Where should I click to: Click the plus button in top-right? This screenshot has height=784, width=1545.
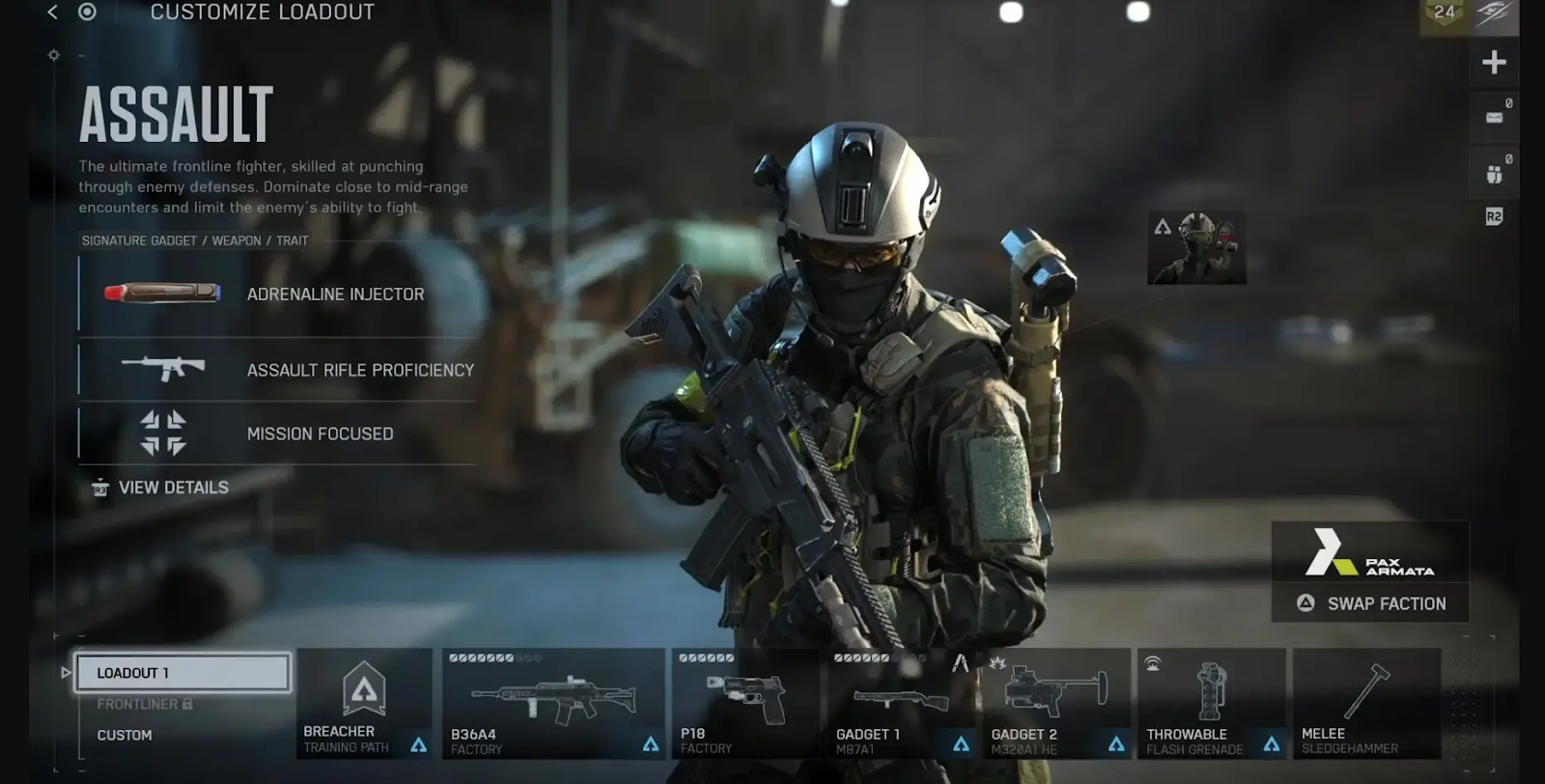click(x=1494, y=63)
